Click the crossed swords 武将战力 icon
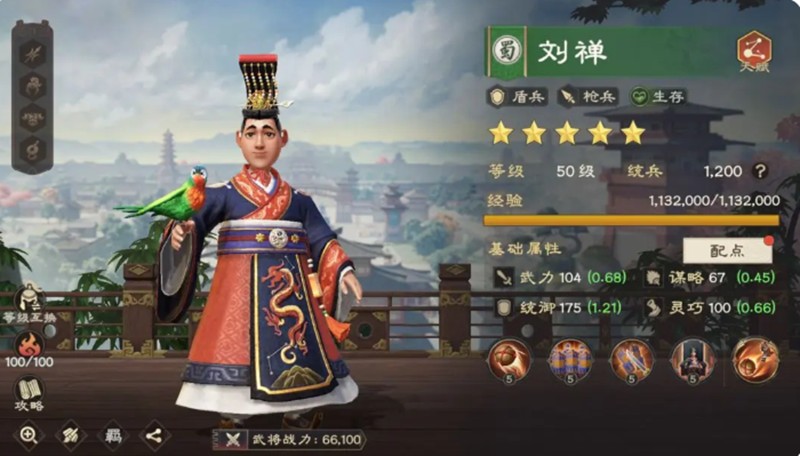 coord(234,439)
